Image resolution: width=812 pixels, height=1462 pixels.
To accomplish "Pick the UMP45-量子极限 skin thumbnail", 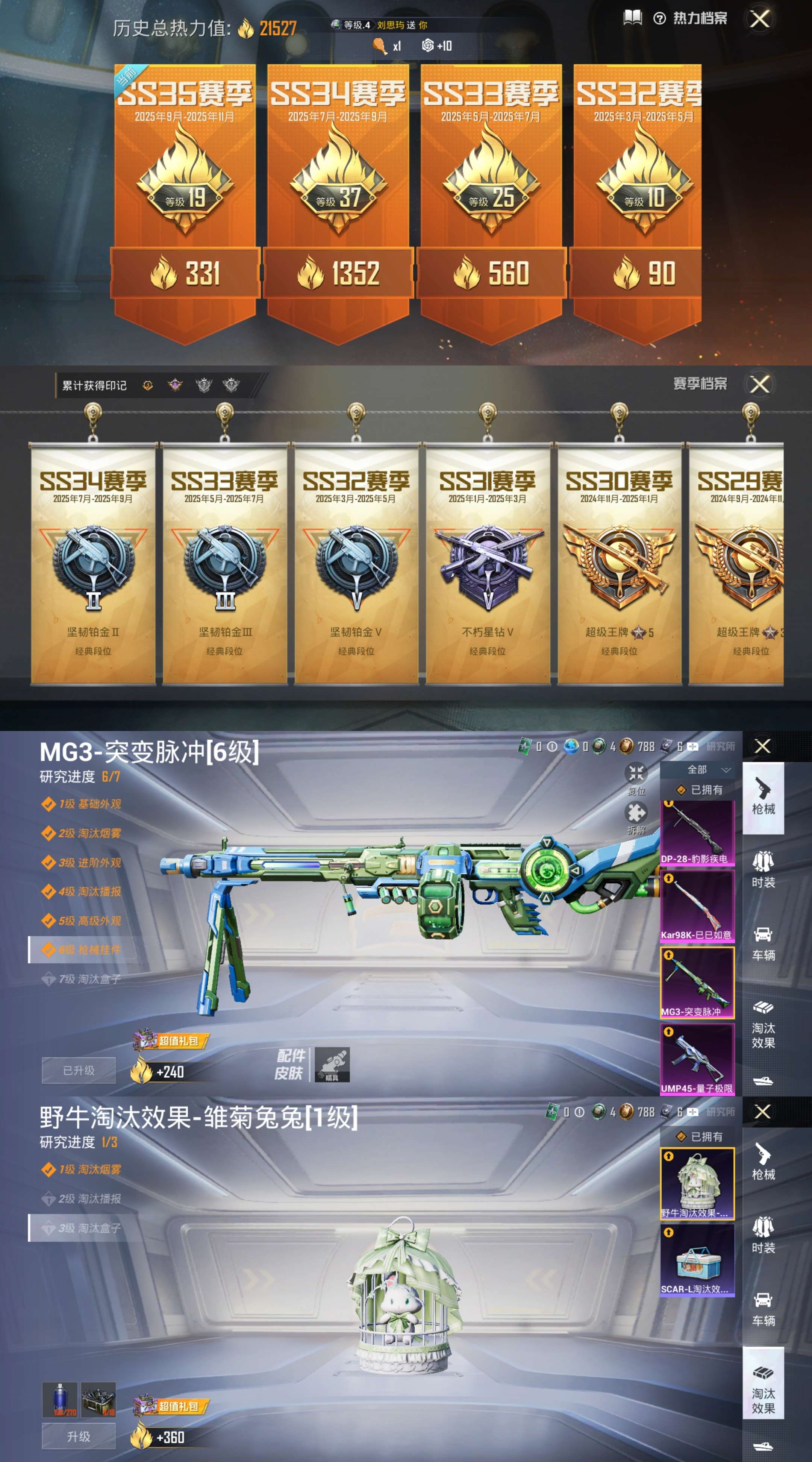I will [x=697, y=1059].
